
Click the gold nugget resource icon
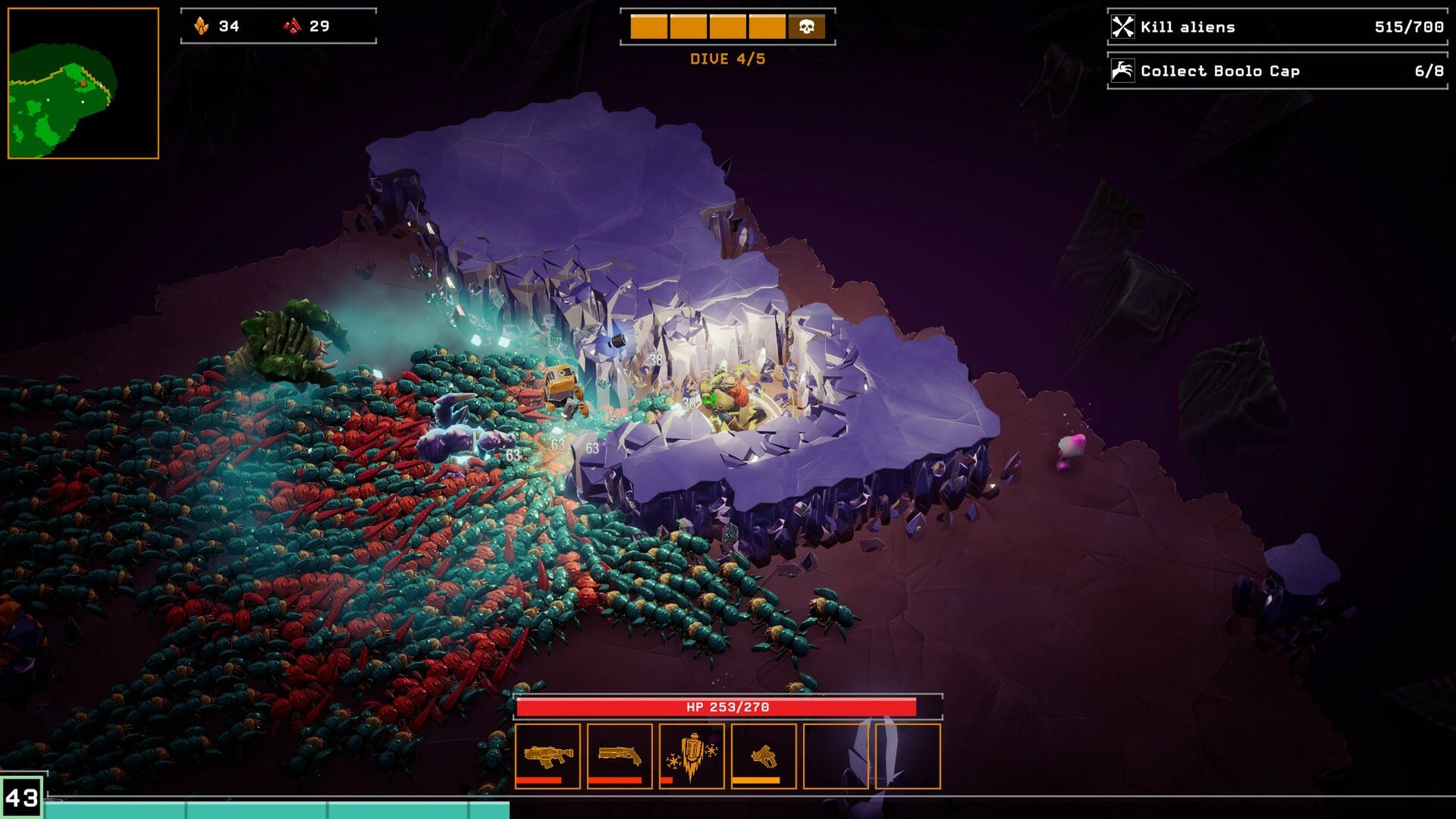pyautogui.click(x=200, y=25)
